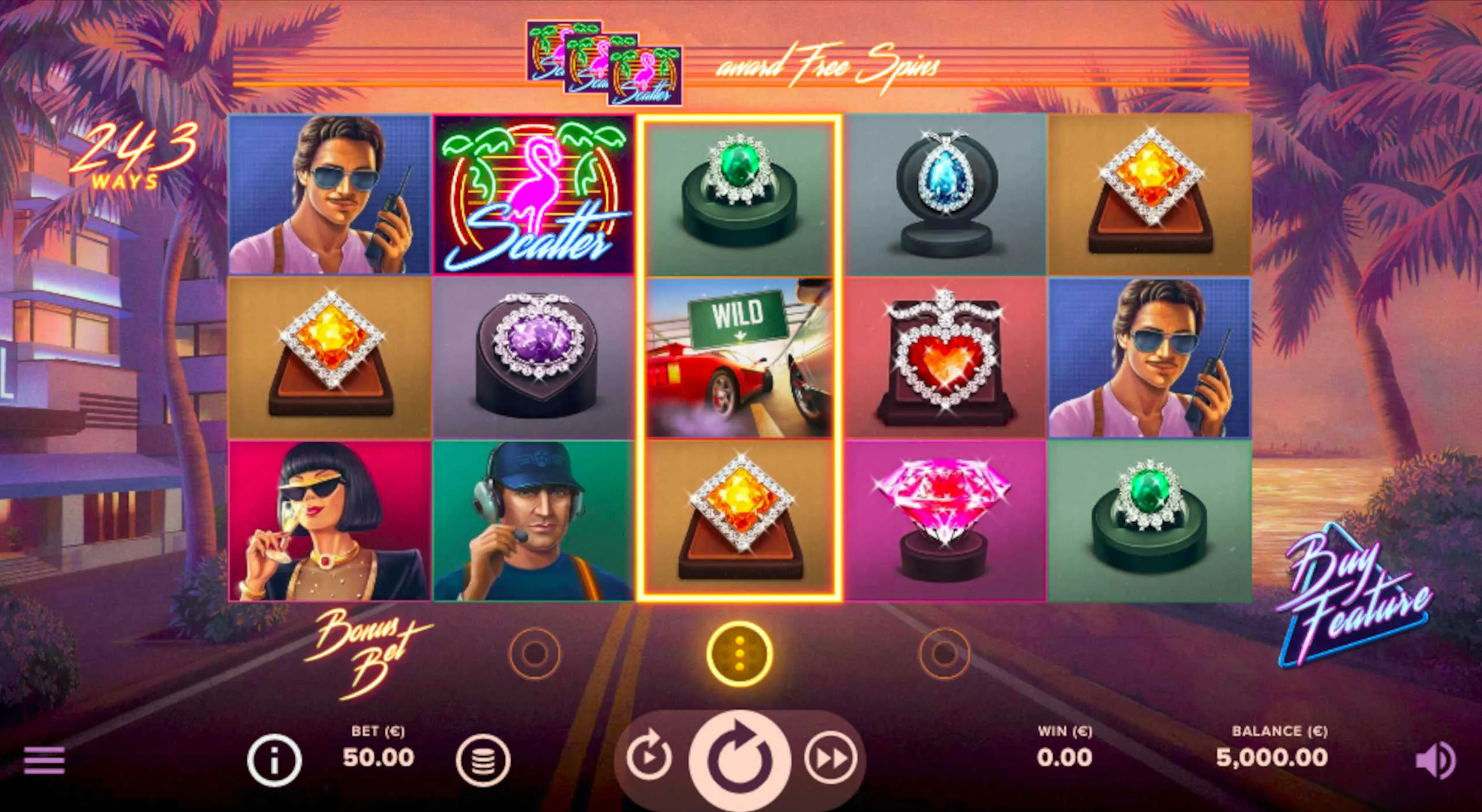Open the hamburger menu

coord(44,759)
